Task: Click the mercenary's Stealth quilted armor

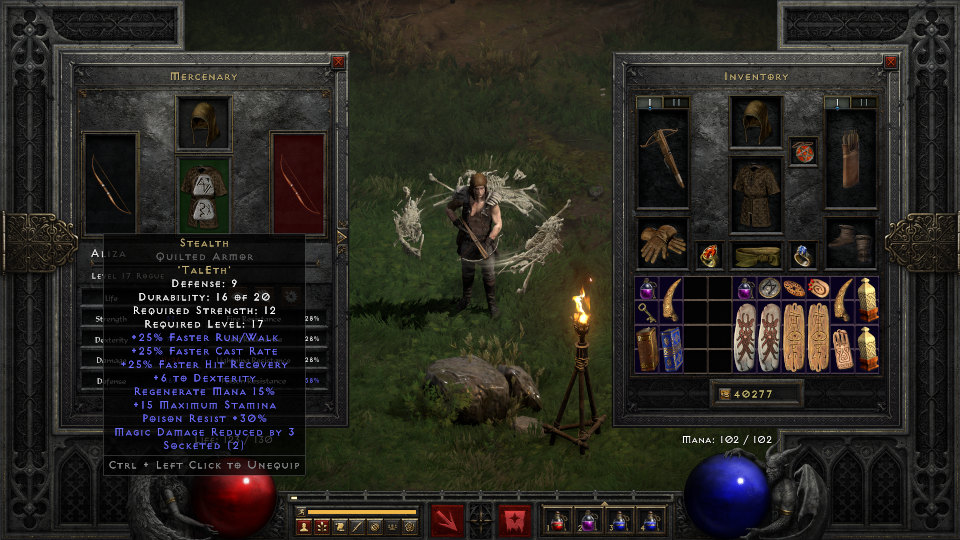Action: (204, 192)
